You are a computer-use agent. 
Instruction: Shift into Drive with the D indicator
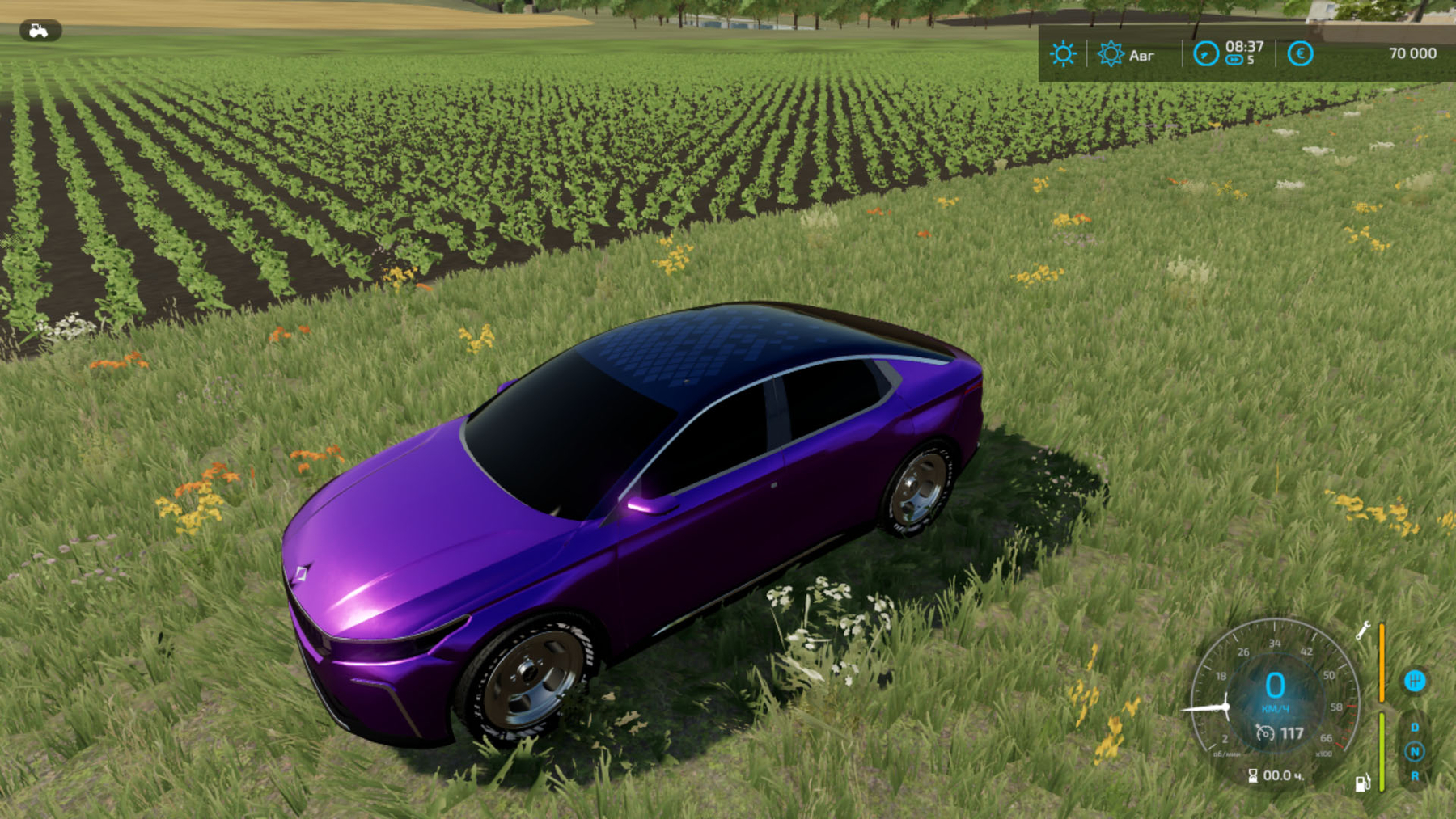coord(1415,728)
